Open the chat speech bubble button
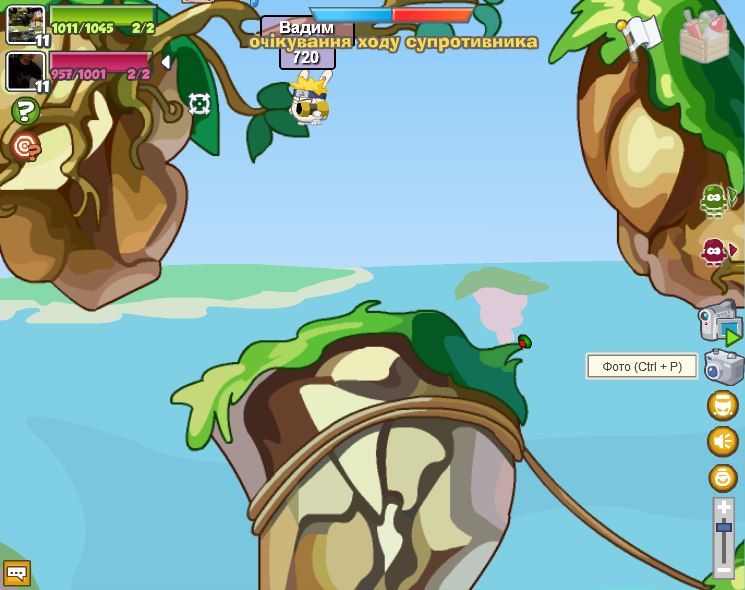 (x=17, y=573)
